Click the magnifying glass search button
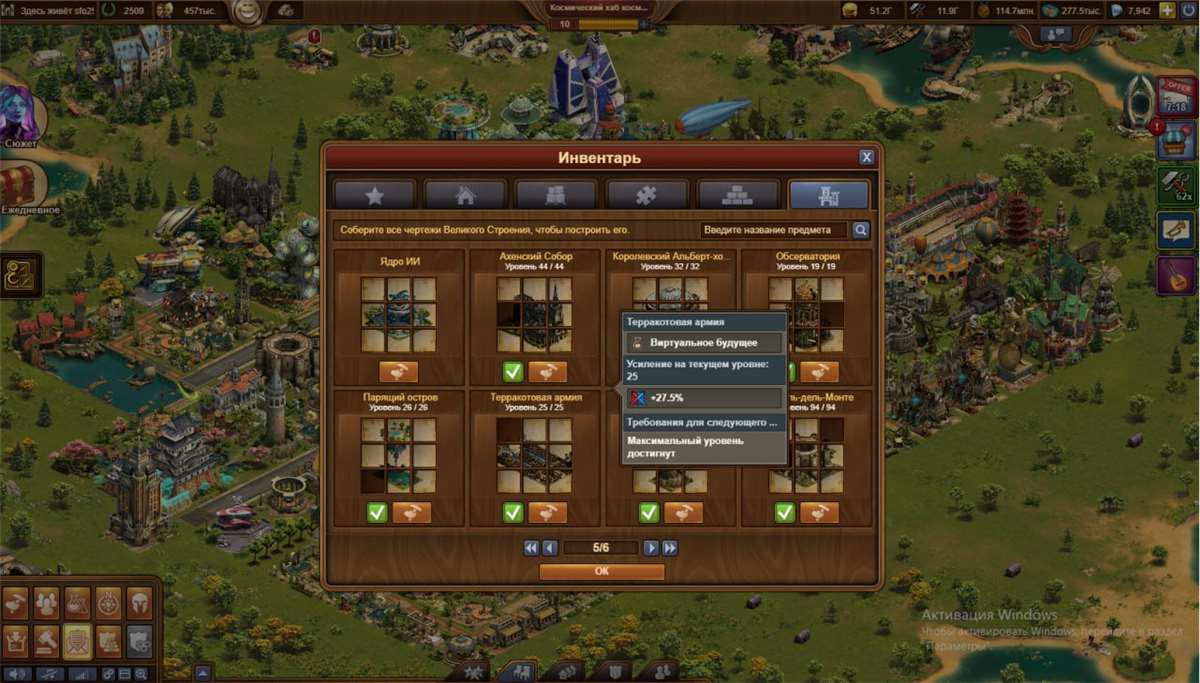Viewport: 1200px width, 683px height. 860,230
